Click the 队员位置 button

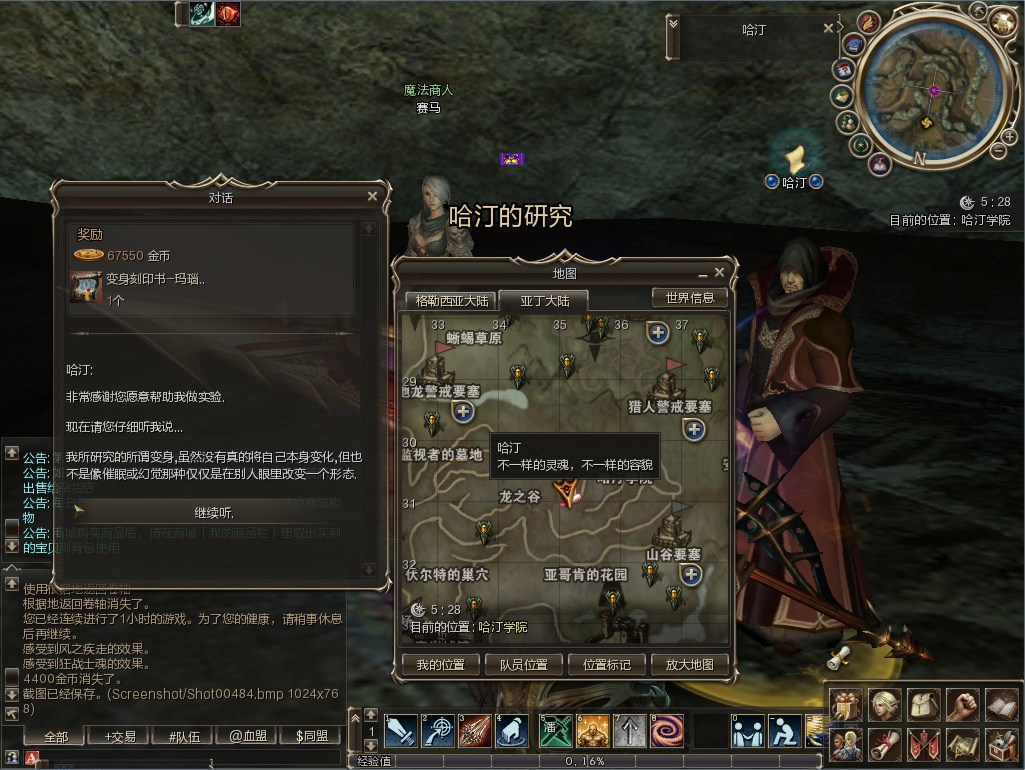click(523, 665)
